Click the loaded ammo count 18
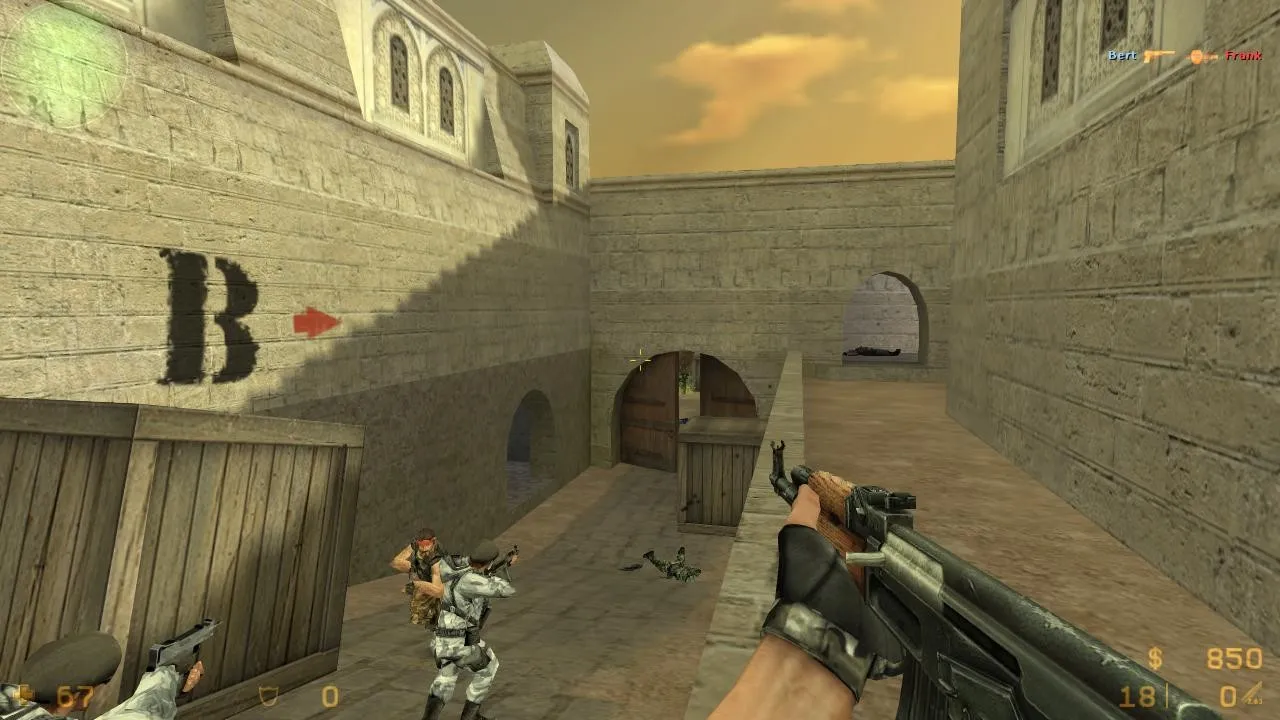The image size is (1280, 720). [x=1138, y=695]
